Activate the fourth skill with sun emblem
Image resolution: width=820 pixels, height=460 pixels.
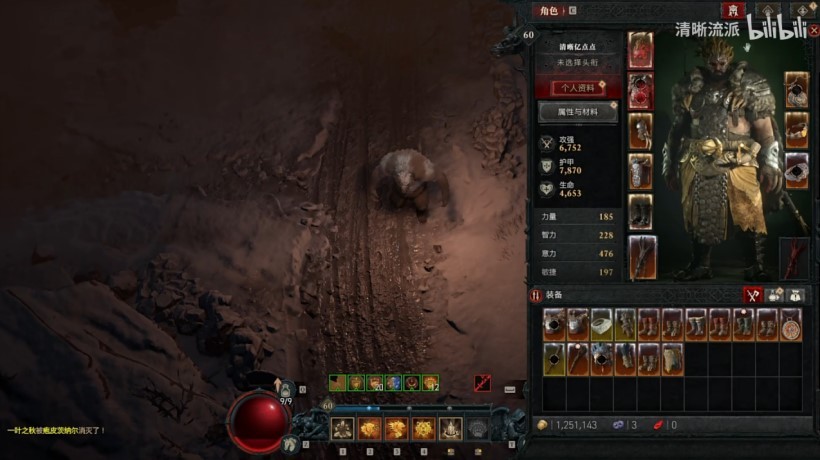click(x=423, y=429)
